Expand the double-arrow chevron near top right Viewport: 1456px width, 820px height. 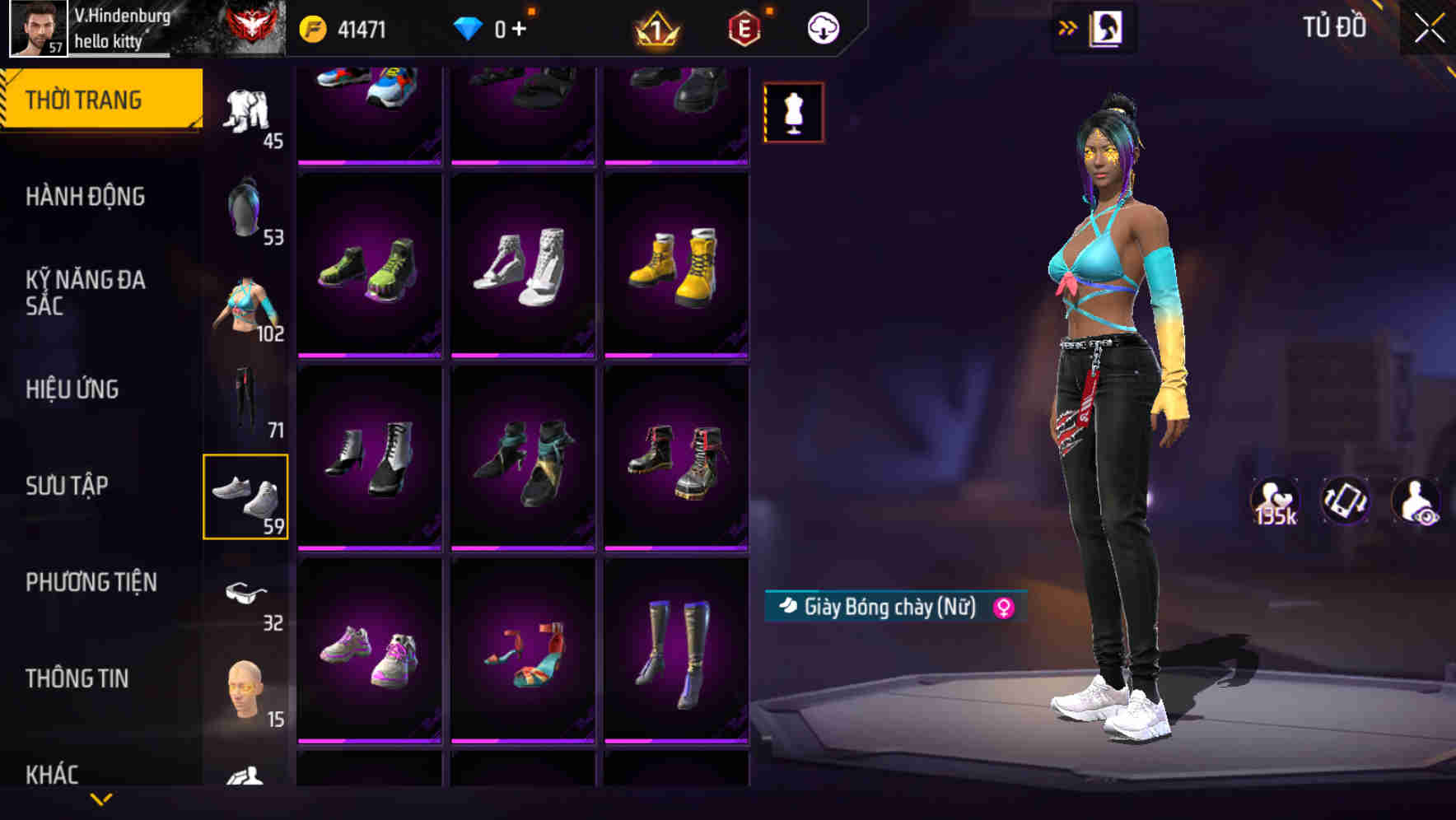pos(1067,27)
